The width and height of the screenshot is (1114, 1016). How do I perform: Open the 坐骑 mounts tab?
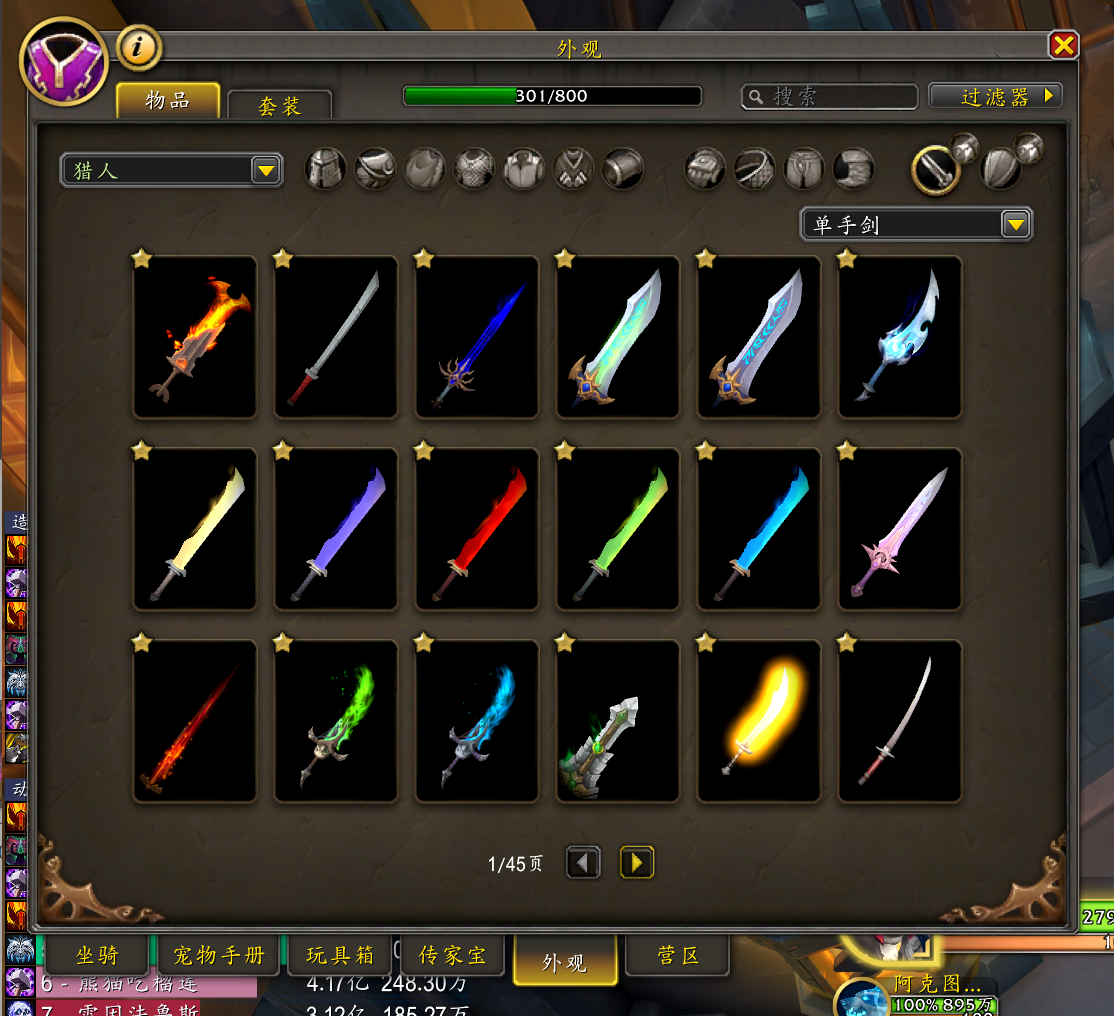click(x=97, y=955)
